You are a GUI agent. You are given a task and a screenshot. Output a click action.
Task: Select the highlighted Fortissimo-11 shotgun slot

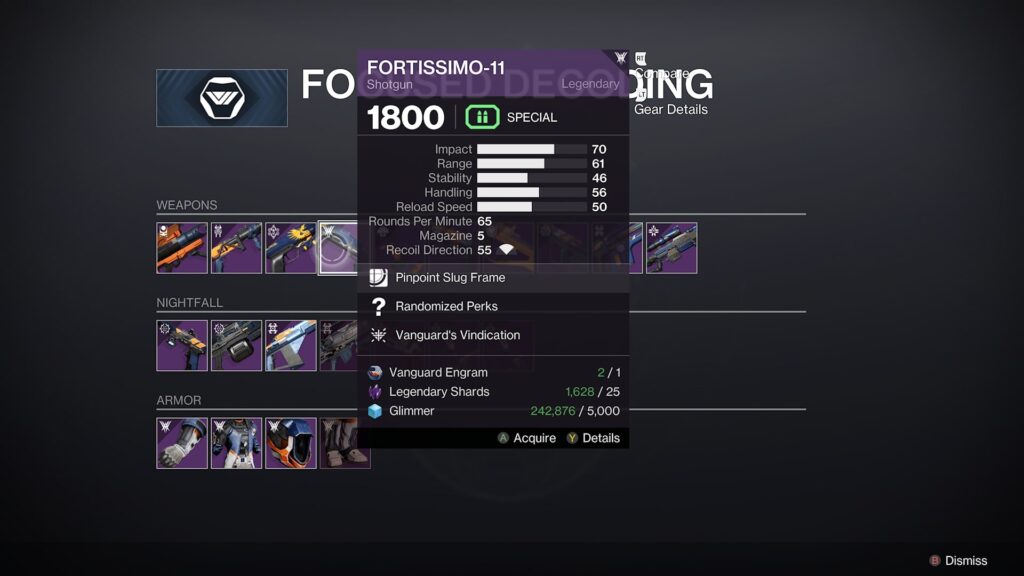click(338, 248)
